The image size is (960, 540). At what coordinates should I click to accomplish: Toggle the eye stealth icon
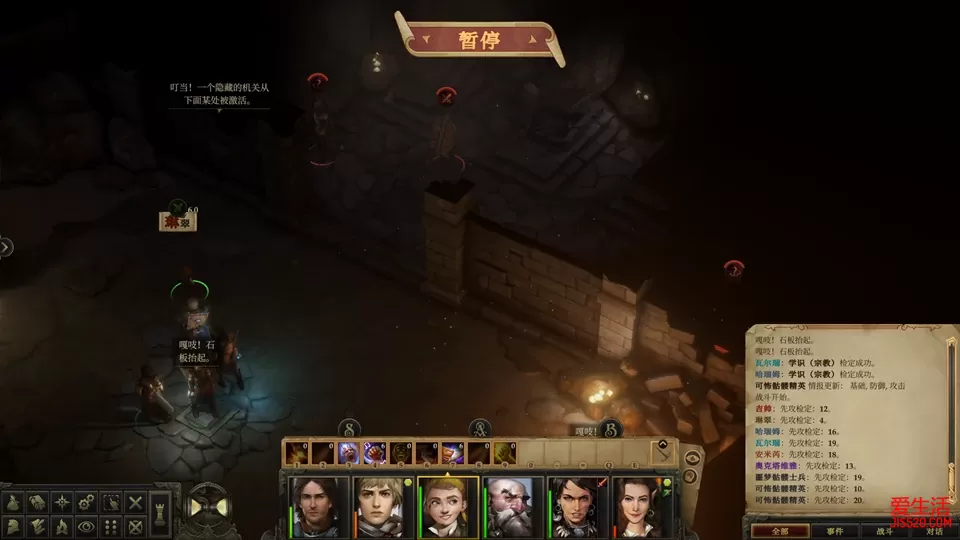tap(87, 526)
